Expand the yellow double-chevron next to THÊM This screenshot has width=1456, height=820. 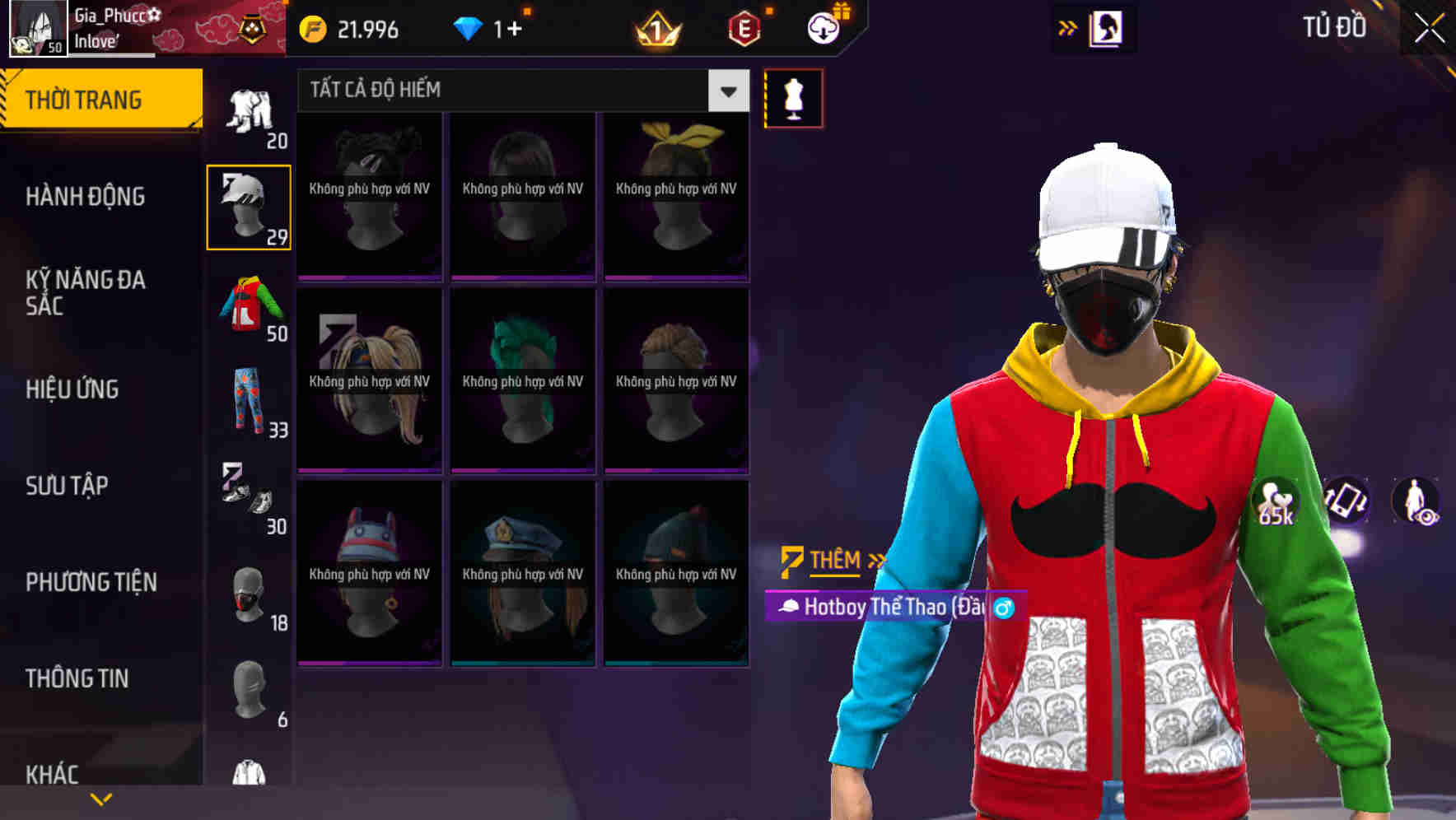point(875,560)
